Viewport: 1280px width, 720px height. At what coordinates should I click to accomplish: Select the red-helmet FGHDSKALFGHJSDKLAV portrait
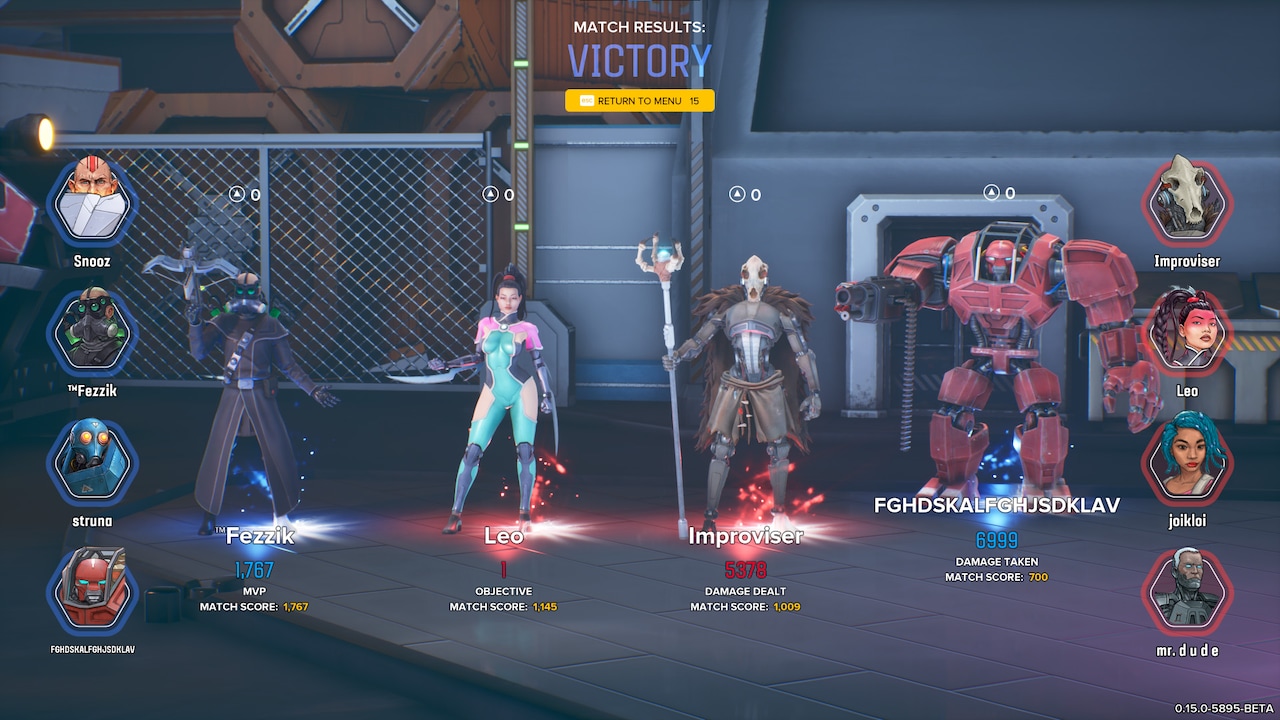coord(92,591)
